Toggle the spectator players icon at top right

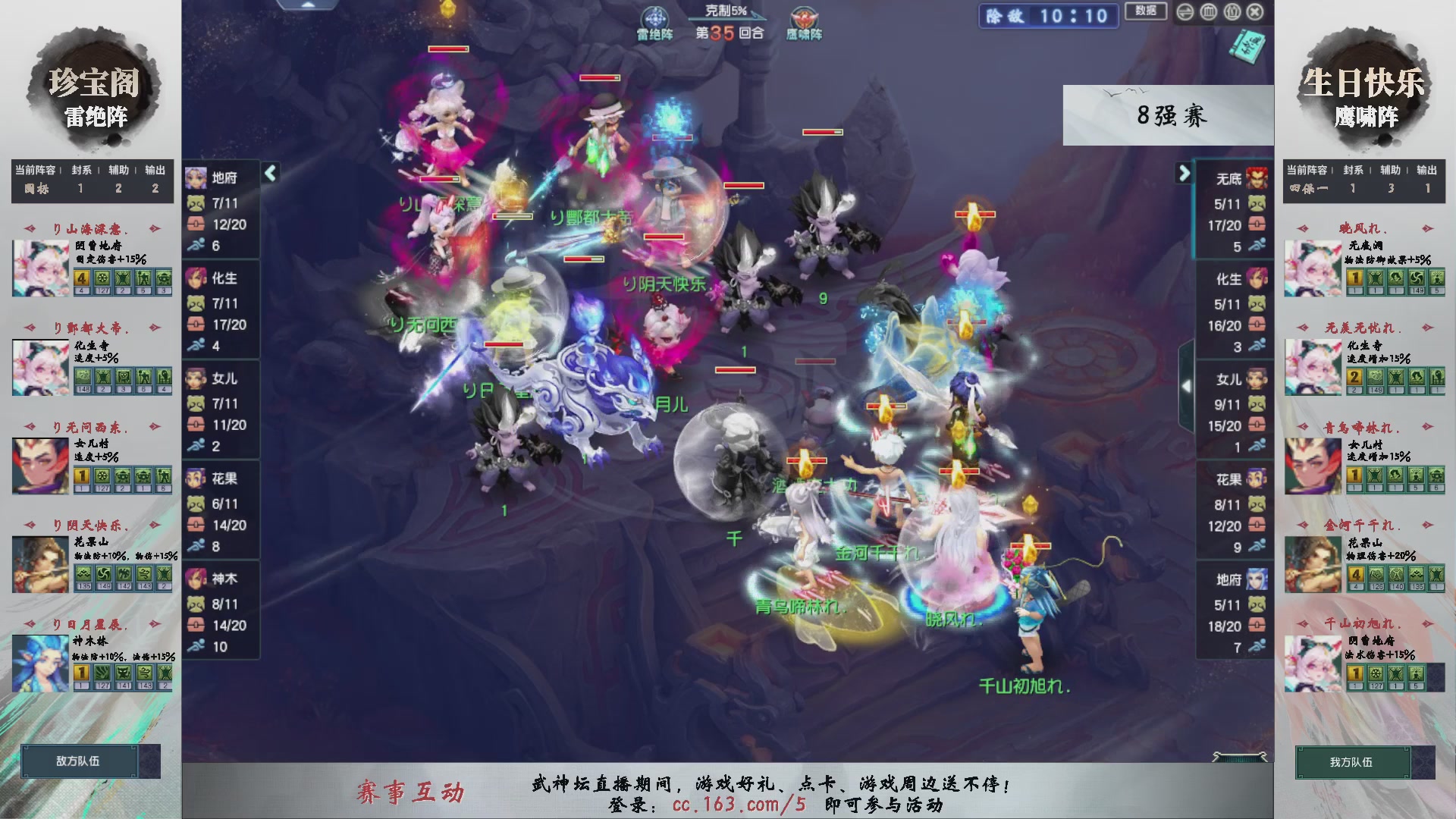pos(1232,12)
